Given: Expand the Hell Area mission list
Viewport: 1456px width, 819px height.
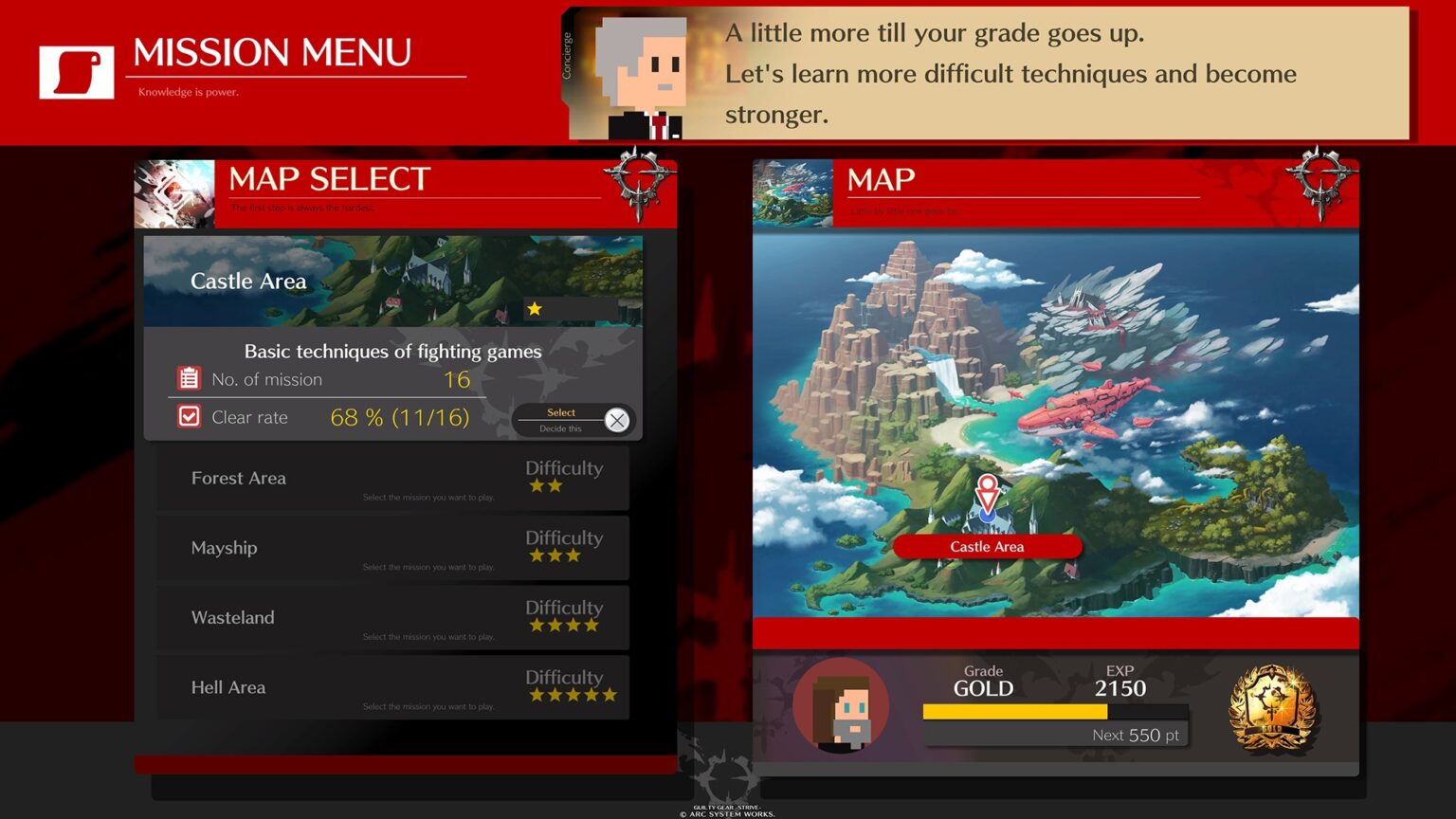Looking at the screenshot, I should 393,686.
